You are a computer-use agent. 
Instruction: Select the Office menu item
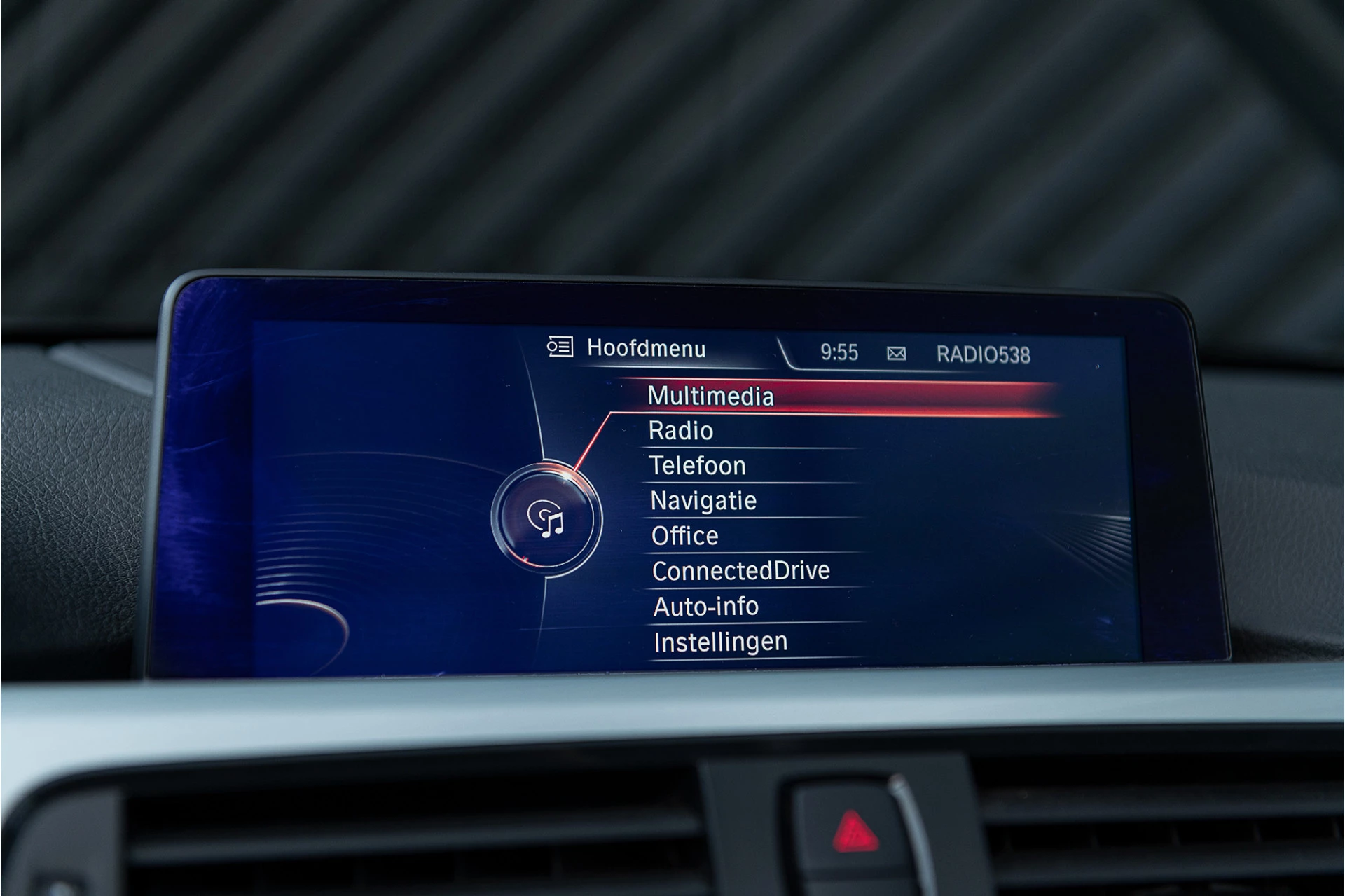coord(684,535)
